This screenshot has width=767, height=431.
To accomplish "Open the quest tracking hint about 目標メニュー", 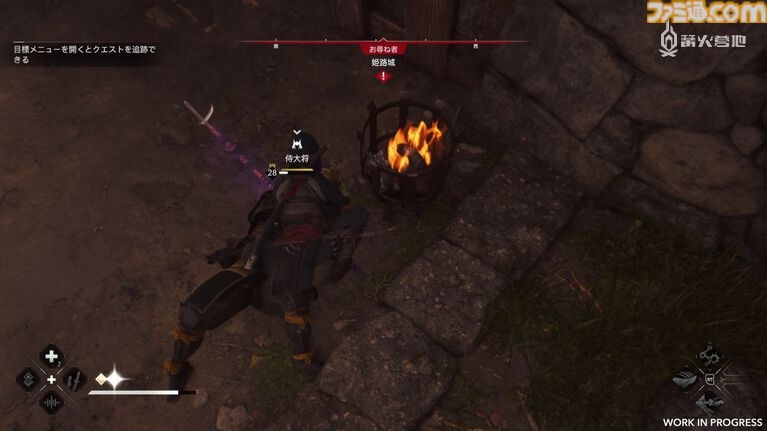I will [84, 53].
